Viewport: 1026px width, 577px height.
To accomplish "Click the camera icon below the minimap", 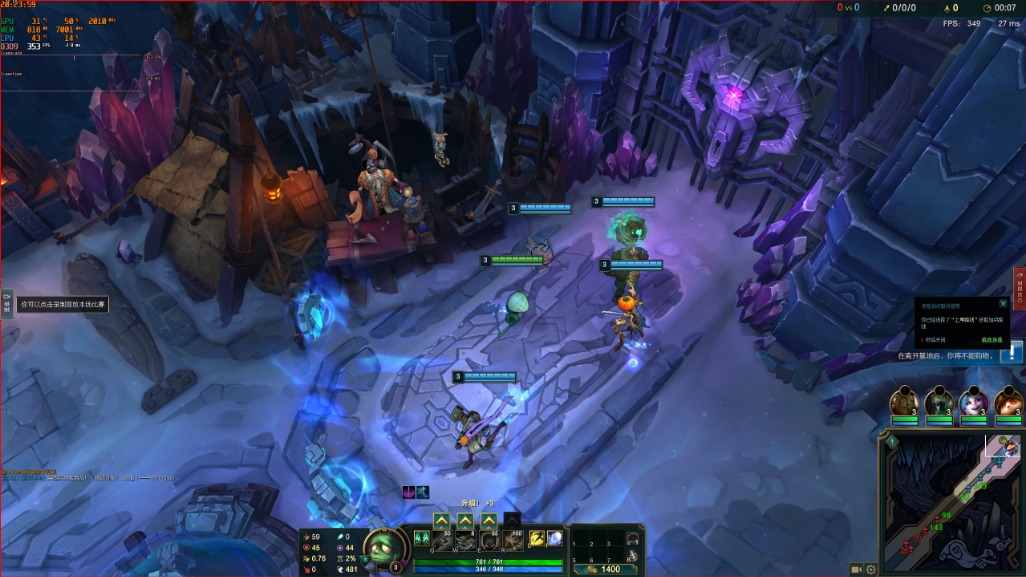I will pos(856,569).
